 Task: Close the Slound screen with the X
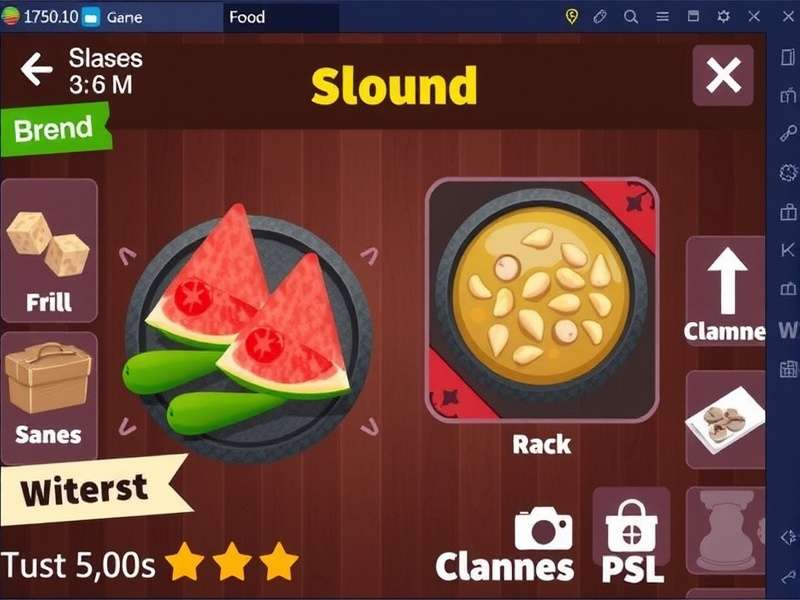723,75
